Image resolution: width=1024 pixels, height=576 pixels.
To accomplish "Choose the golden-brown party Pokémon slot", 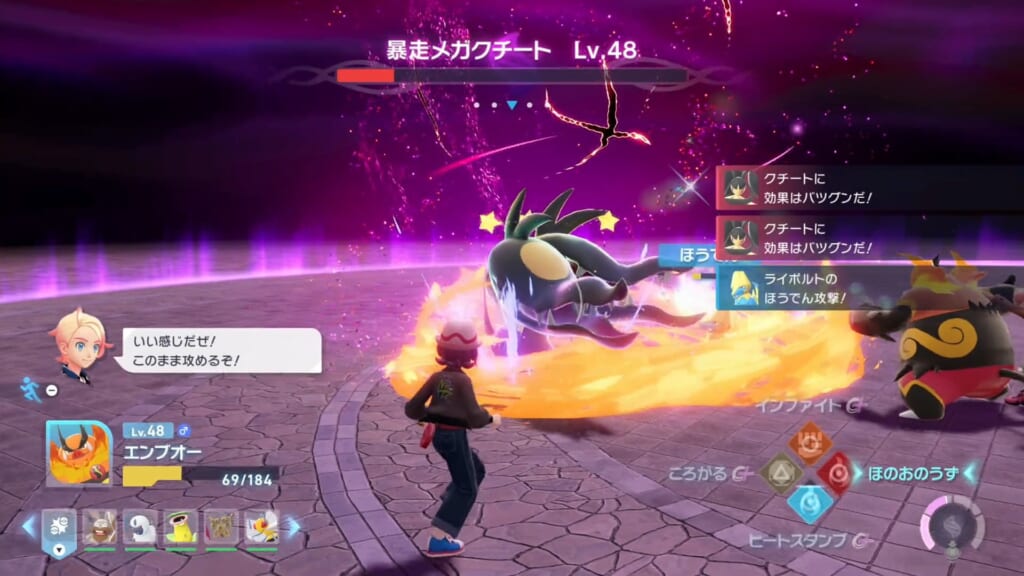I will click(221, 527).
